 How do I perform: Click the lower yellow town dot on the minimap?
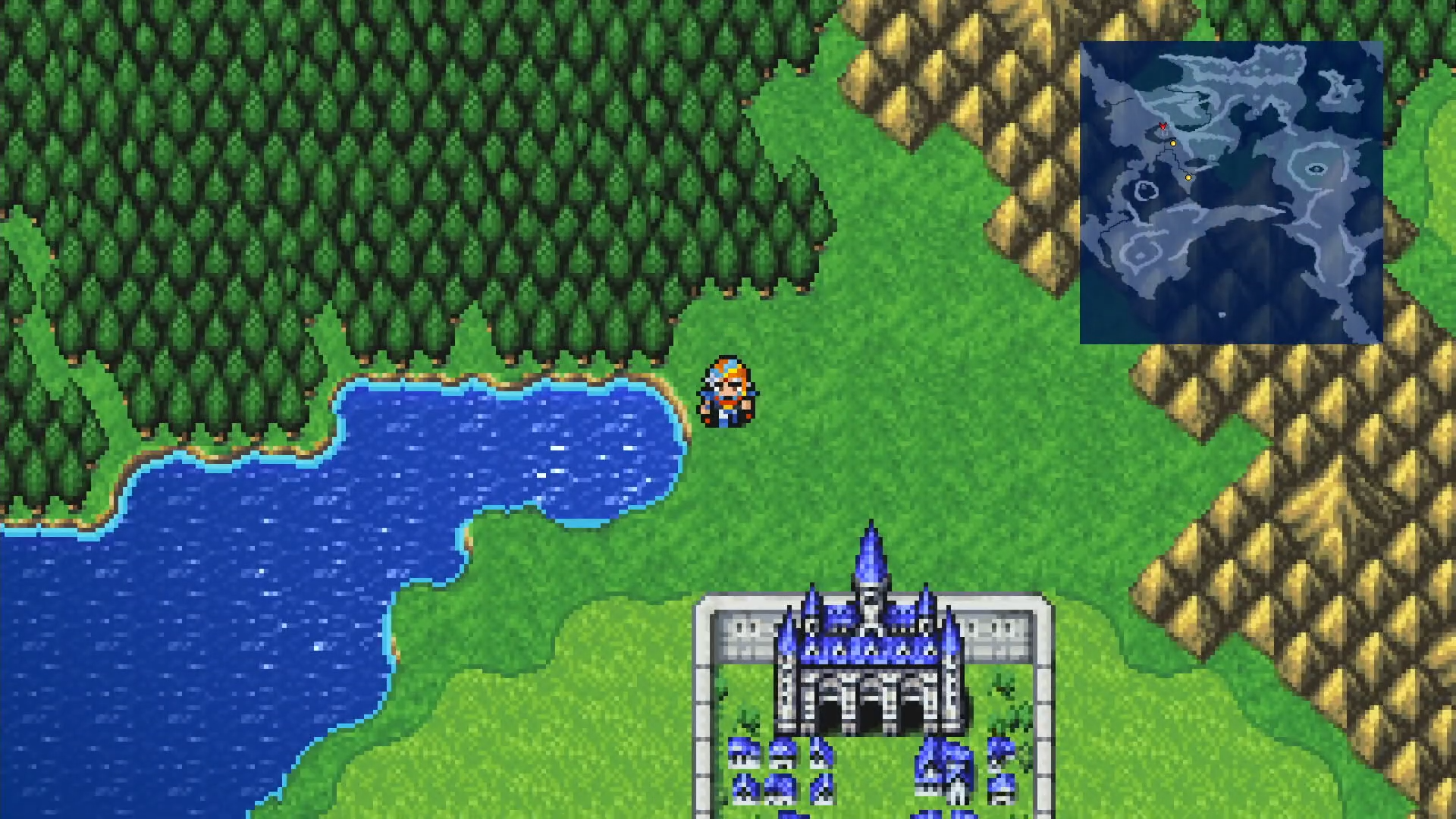(x=1188, y=177)
